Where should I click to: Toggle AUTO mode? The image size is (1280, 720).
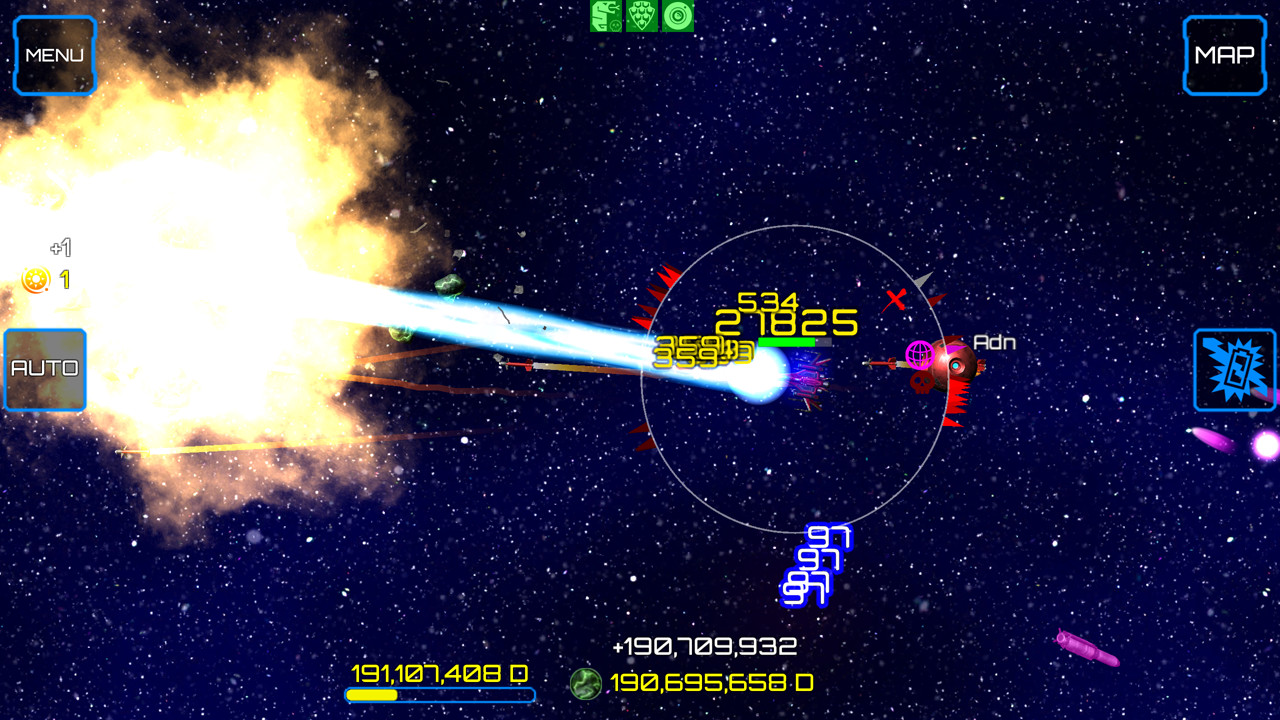(44, 368)
